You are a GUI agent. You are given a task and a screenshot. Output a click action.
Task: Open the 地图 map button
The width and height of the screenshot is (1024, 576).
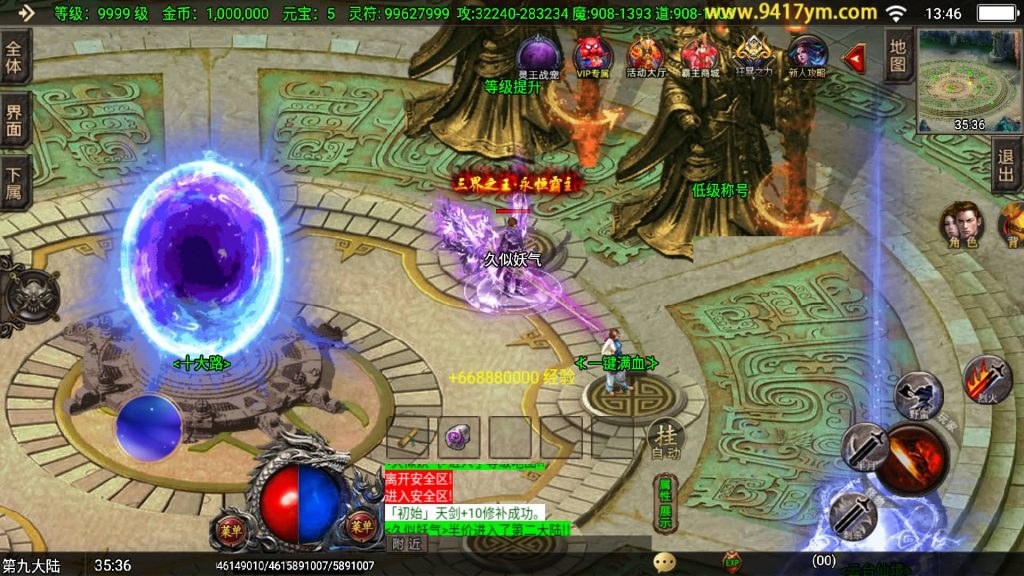(x=899, y=55)
